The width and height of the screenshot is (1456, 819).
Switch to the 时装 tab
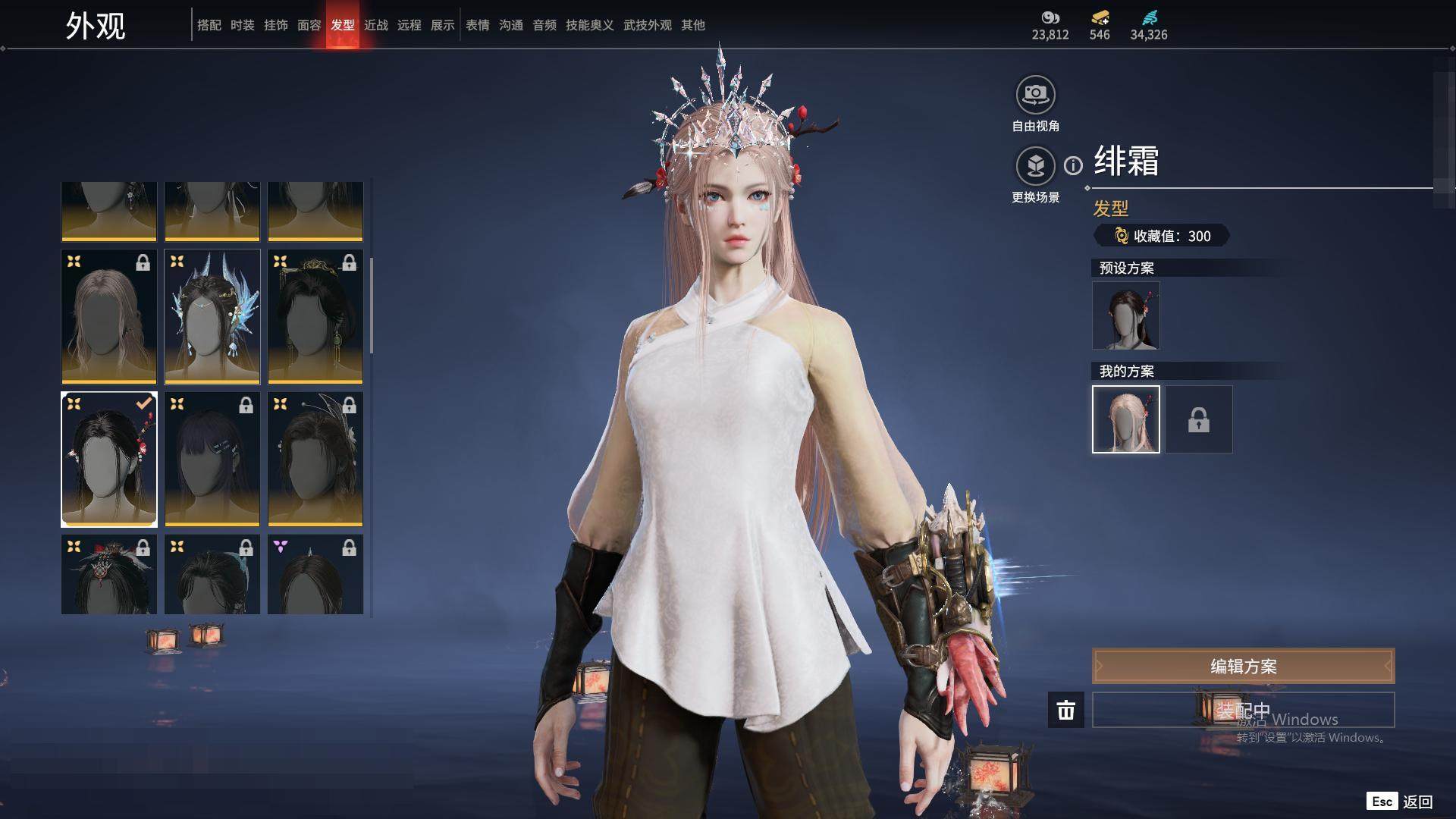[x=243, y=25]
